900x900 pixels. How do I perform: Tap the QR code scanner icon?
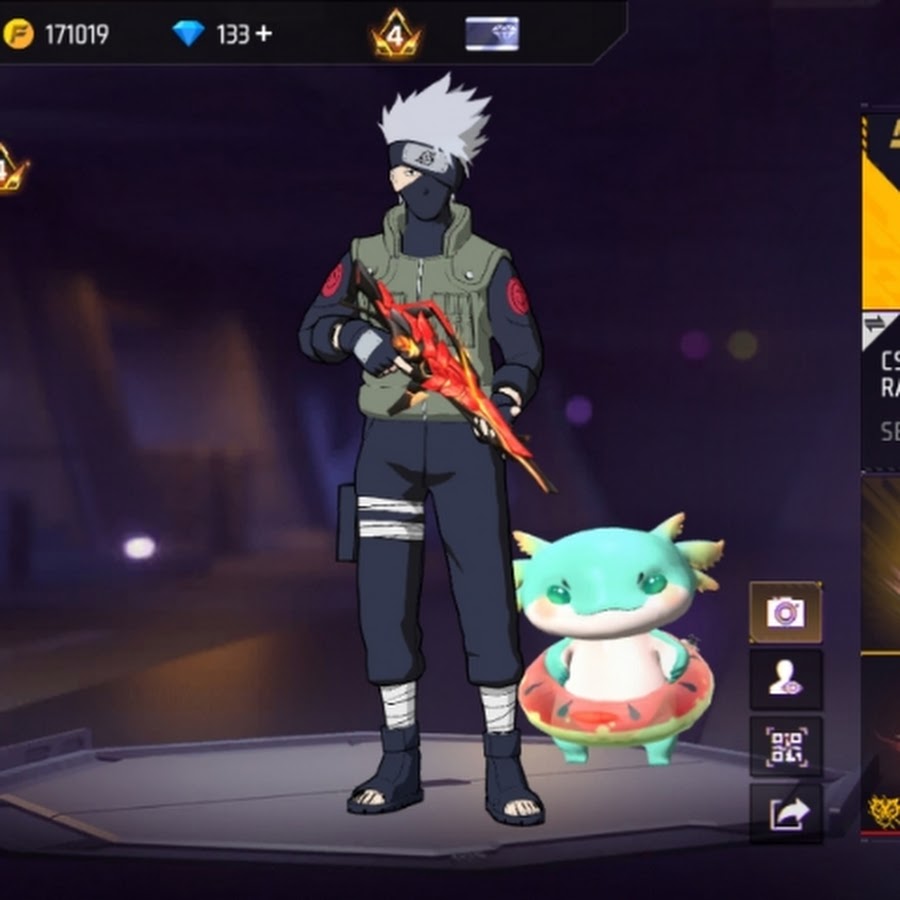[x=785, y=747]
